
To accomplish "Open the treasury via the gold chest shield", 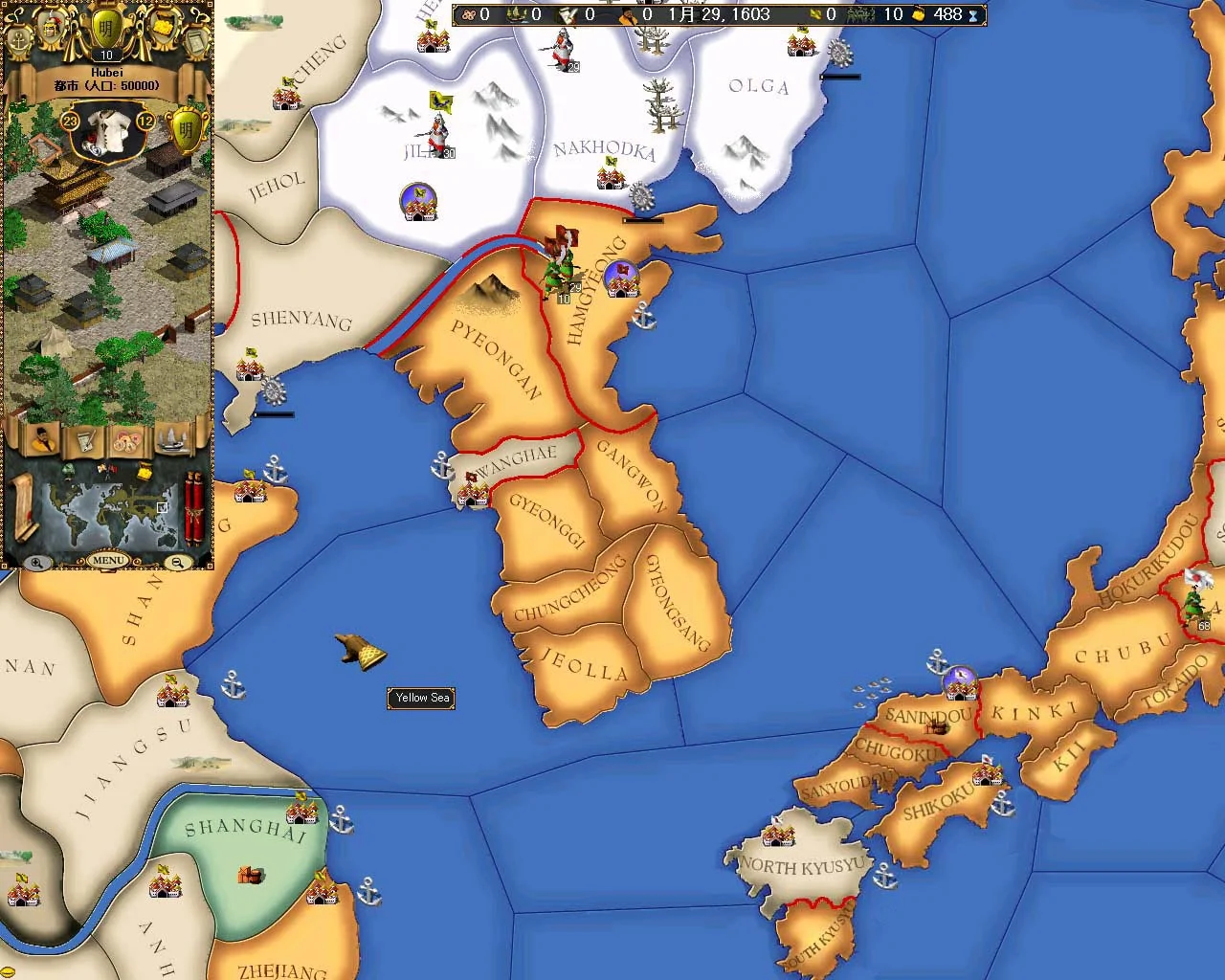I will coord(162,25).
